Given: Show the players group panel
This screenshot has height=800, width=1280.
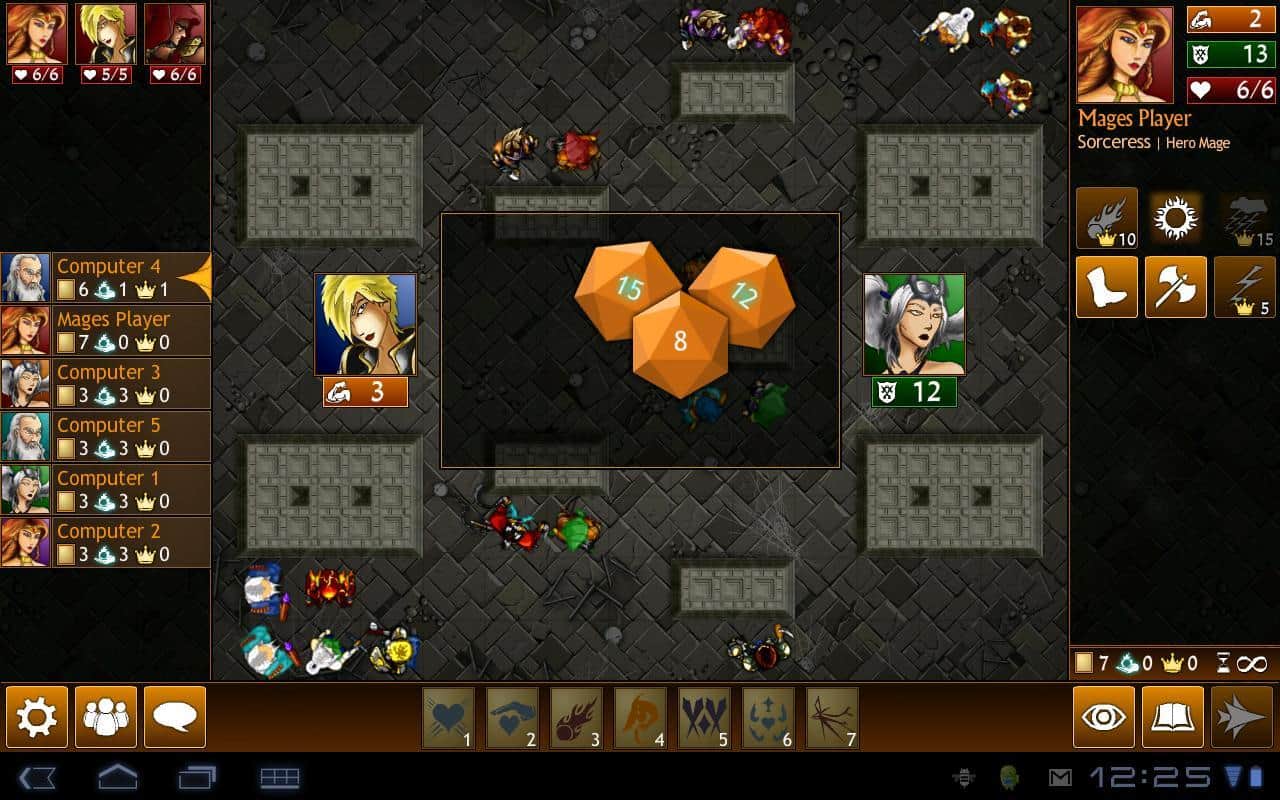Looking at the screenshot, I should [106, 716].
